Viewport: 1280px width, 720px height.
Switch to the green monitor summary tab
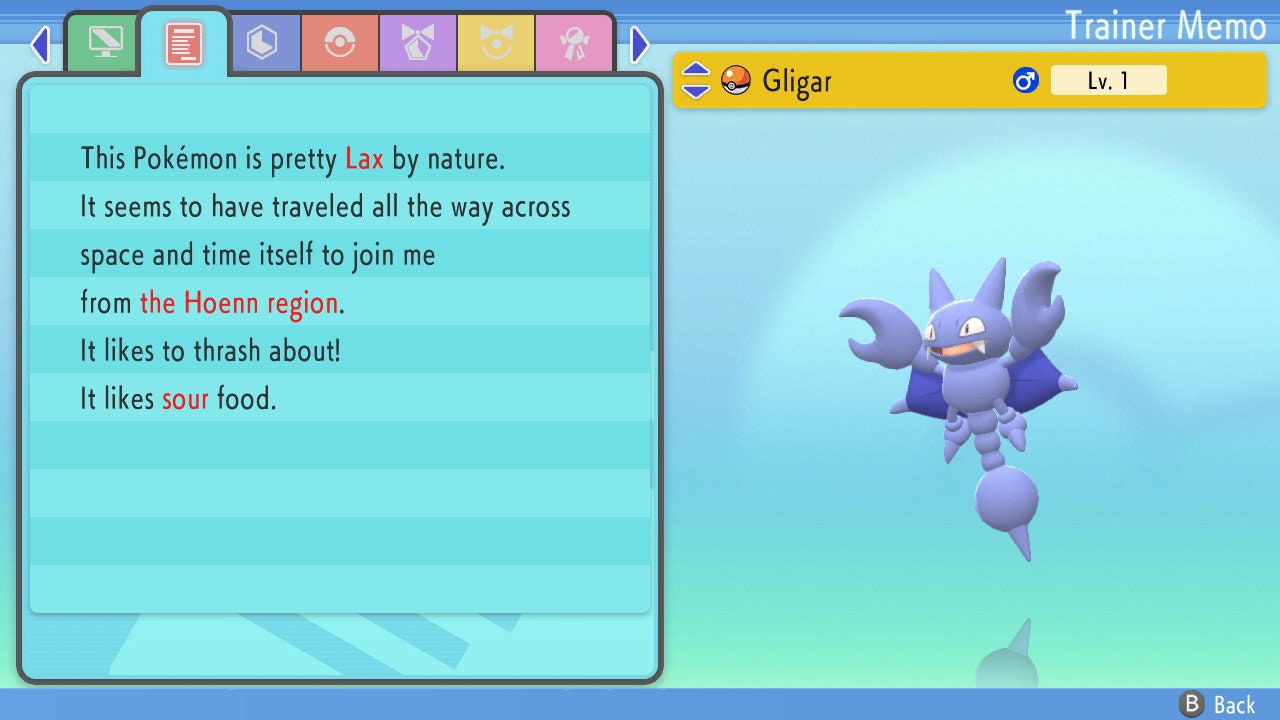click(105, 43)
